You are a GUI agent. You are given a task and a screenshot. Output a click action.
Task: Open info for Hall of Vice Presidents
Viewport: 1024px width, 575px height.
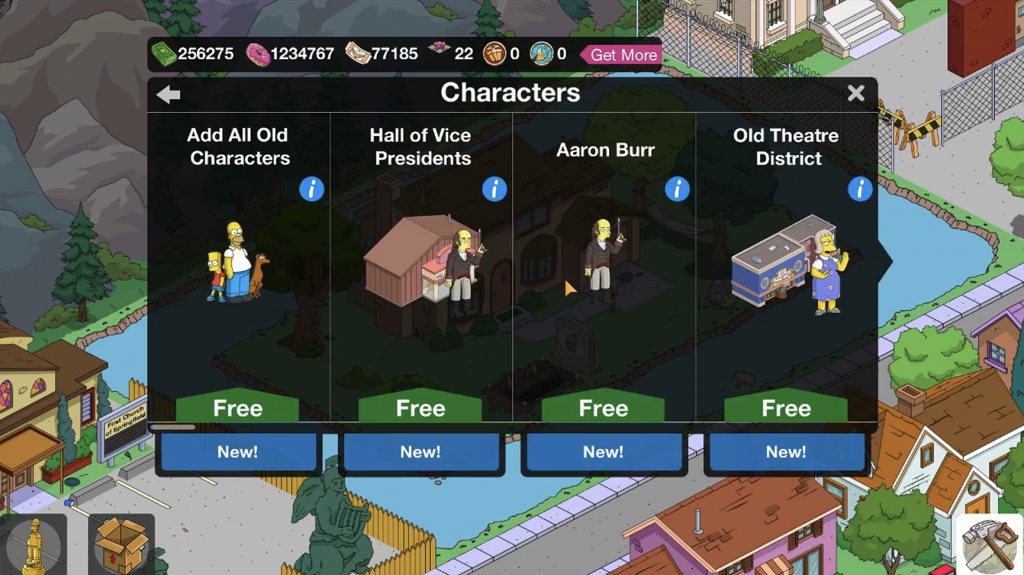(495, 188)
